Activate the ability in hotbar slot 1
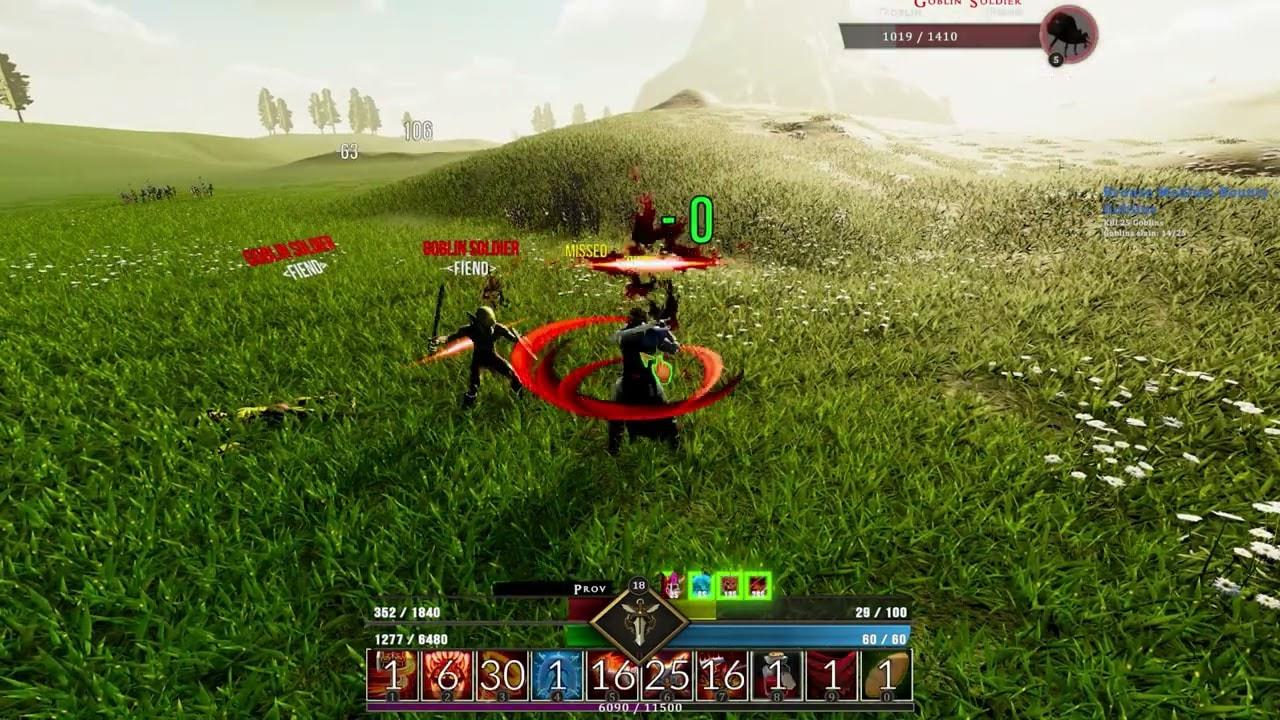Screen dimensions: 1280x720 (393, 676)
